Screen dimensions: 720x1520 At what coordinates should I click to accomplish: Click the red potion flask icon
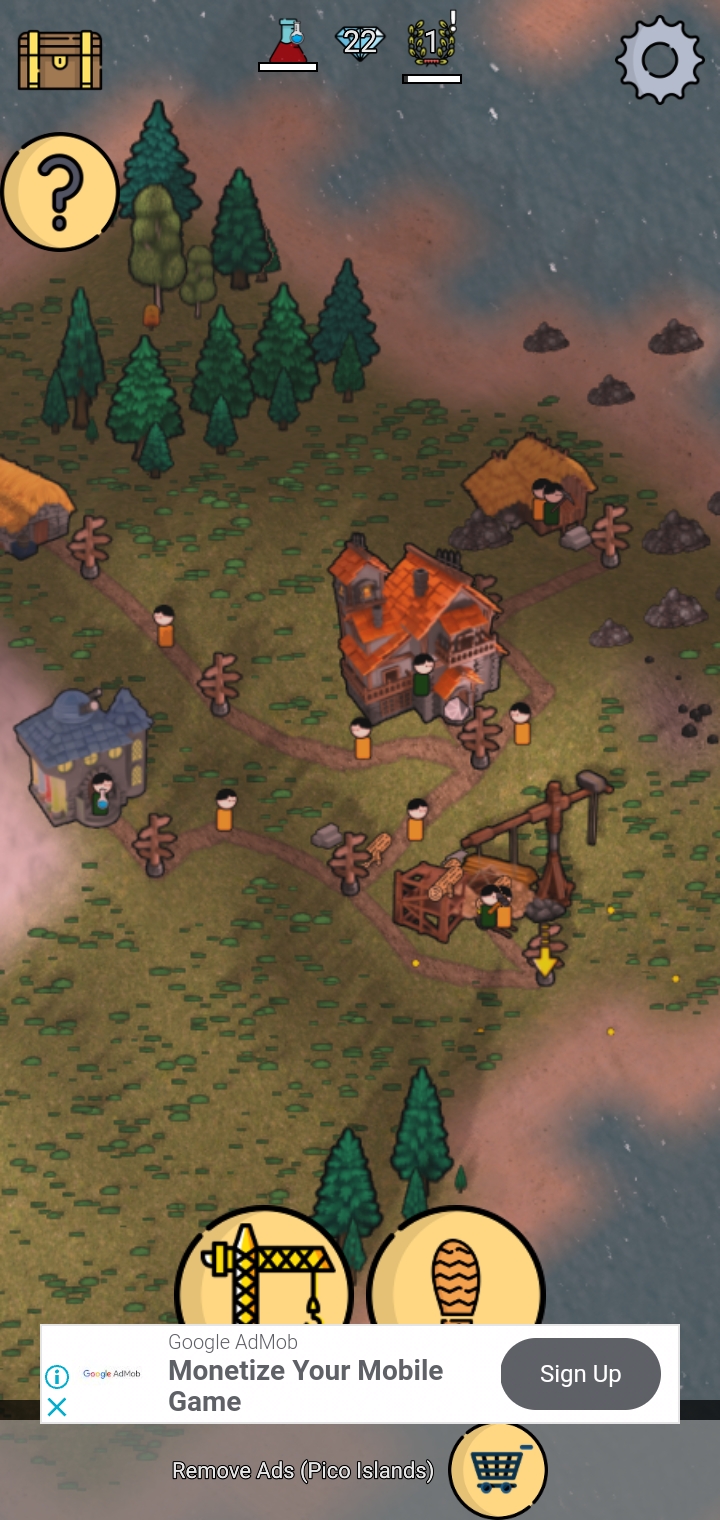(x=288, y=43)
